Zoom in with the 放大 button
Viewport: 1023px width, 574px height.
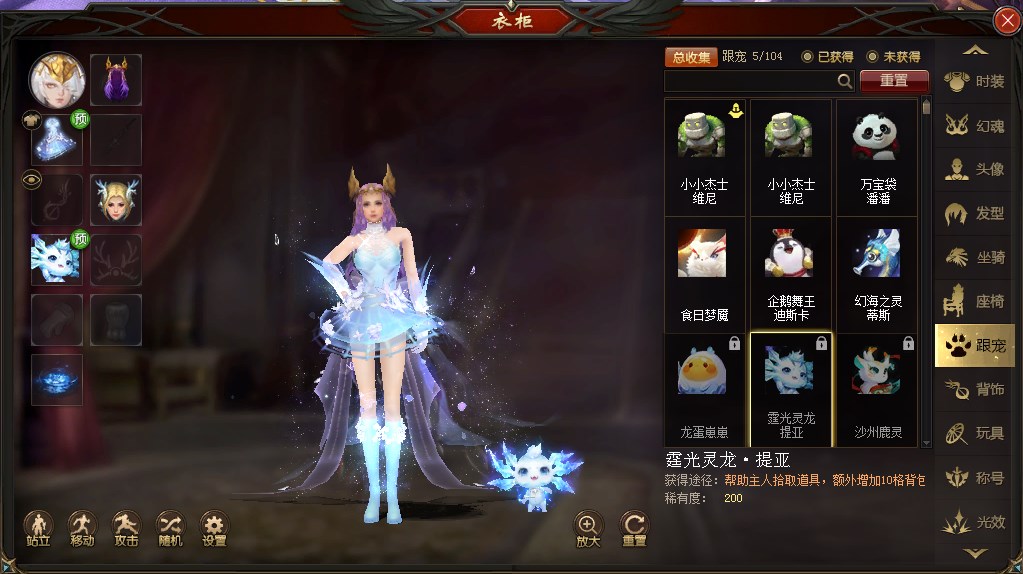click(x=588, y=528)
